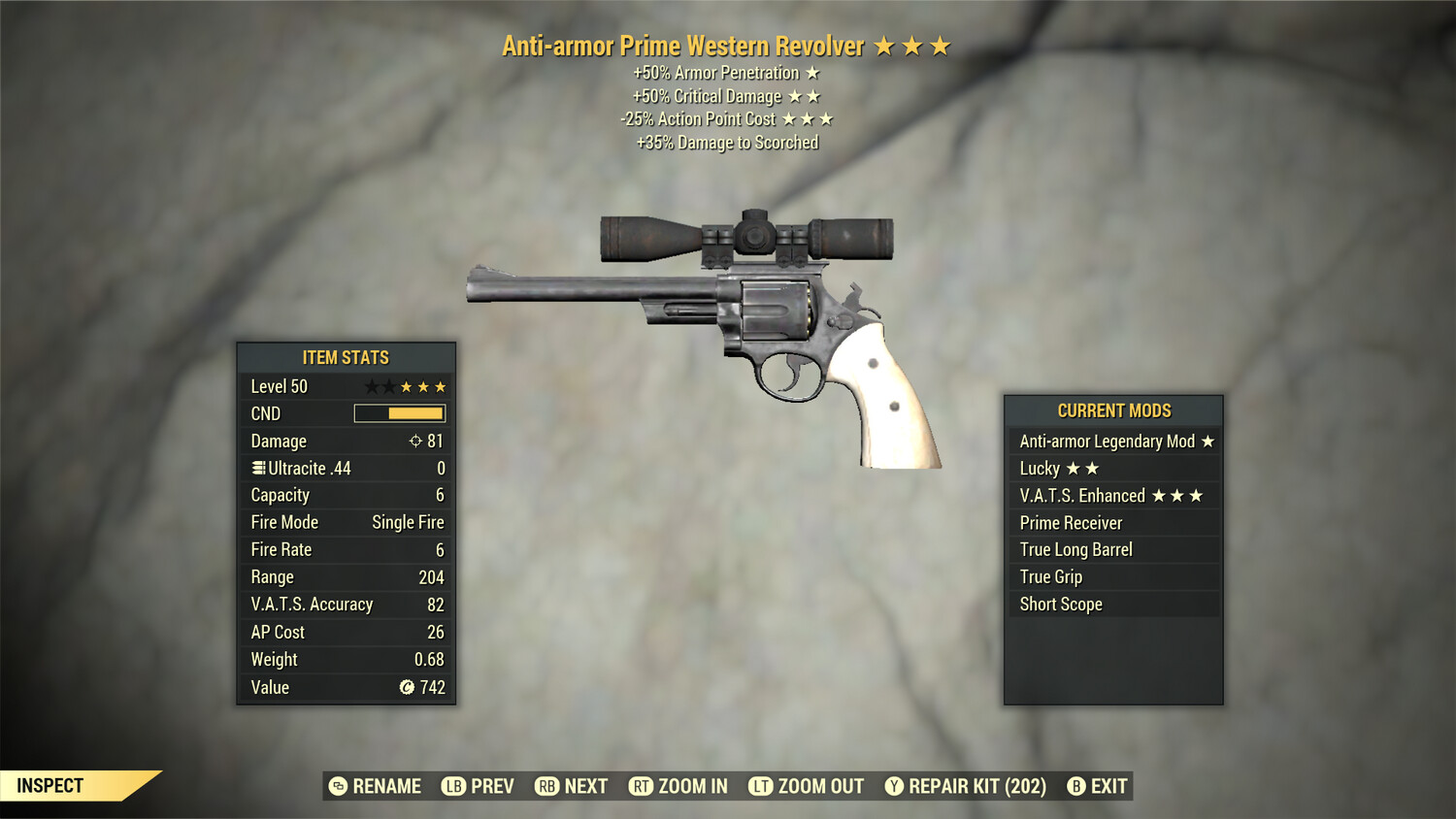
Task: Click the RT button icon for ZOOM IN
Action: [642, 786]
